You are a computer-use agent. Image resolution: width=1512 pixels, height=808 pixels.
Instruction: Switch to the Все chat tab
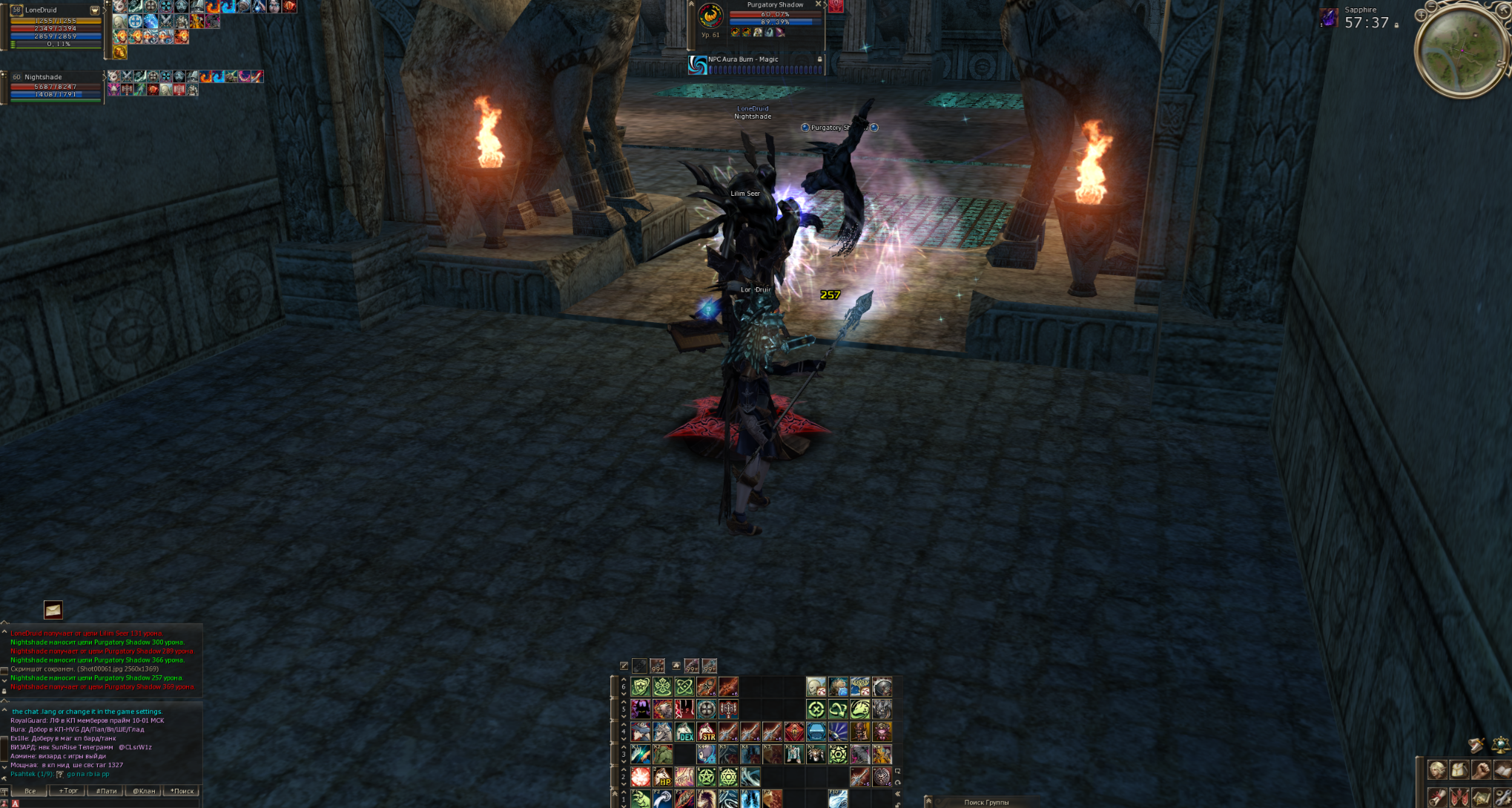click(30, 791)
